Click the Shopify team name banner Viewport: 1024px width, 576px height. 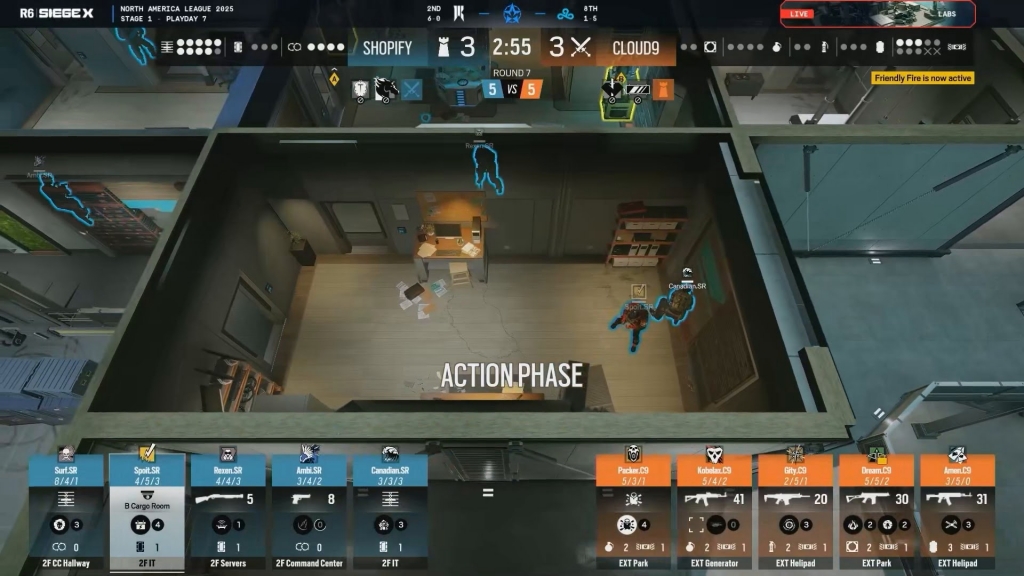point(387,47)
